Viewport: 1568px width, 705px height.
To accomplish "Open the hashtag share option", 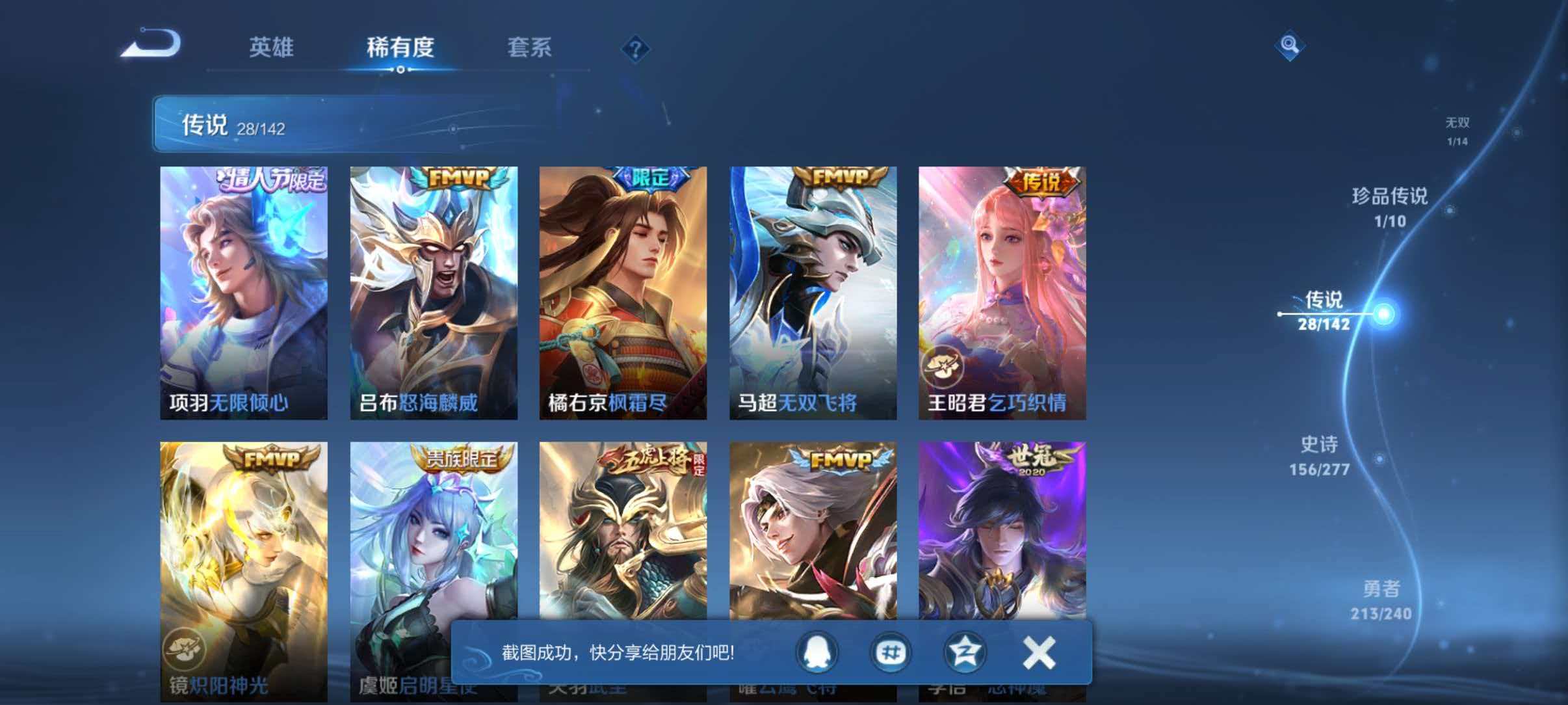I will point(891,653).
